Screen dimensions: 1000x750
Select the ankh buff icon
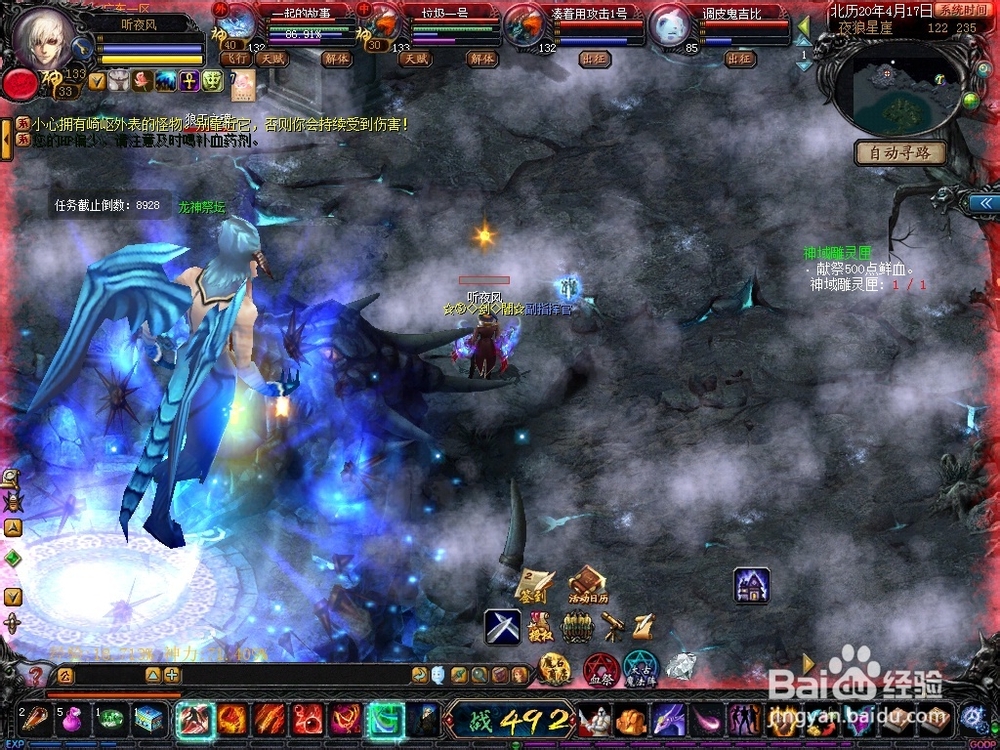[187, 81]
